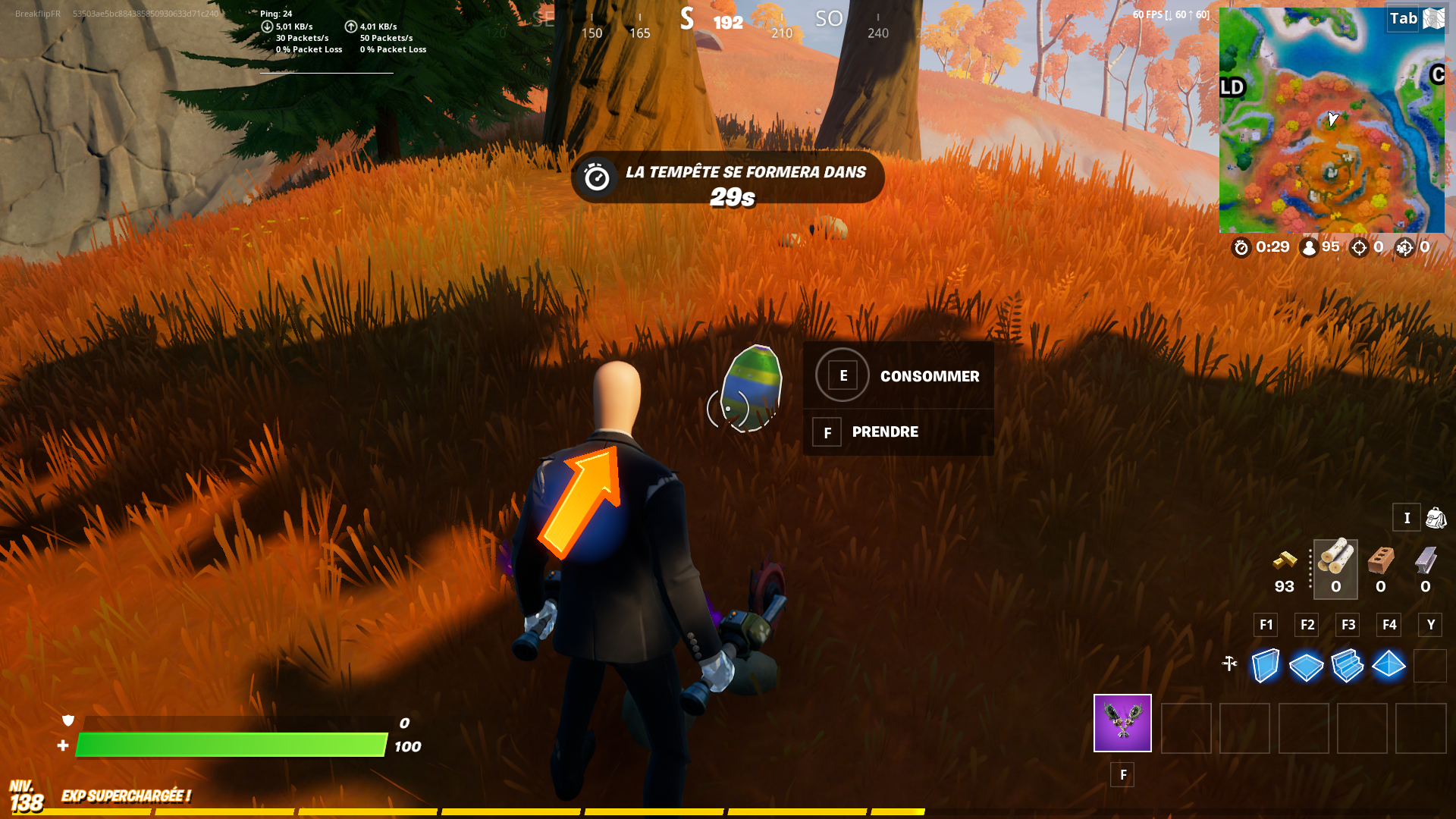Screen dimensions: 1456x819
Task: Select the stairs build piece icon
Action: [1348, 665]
